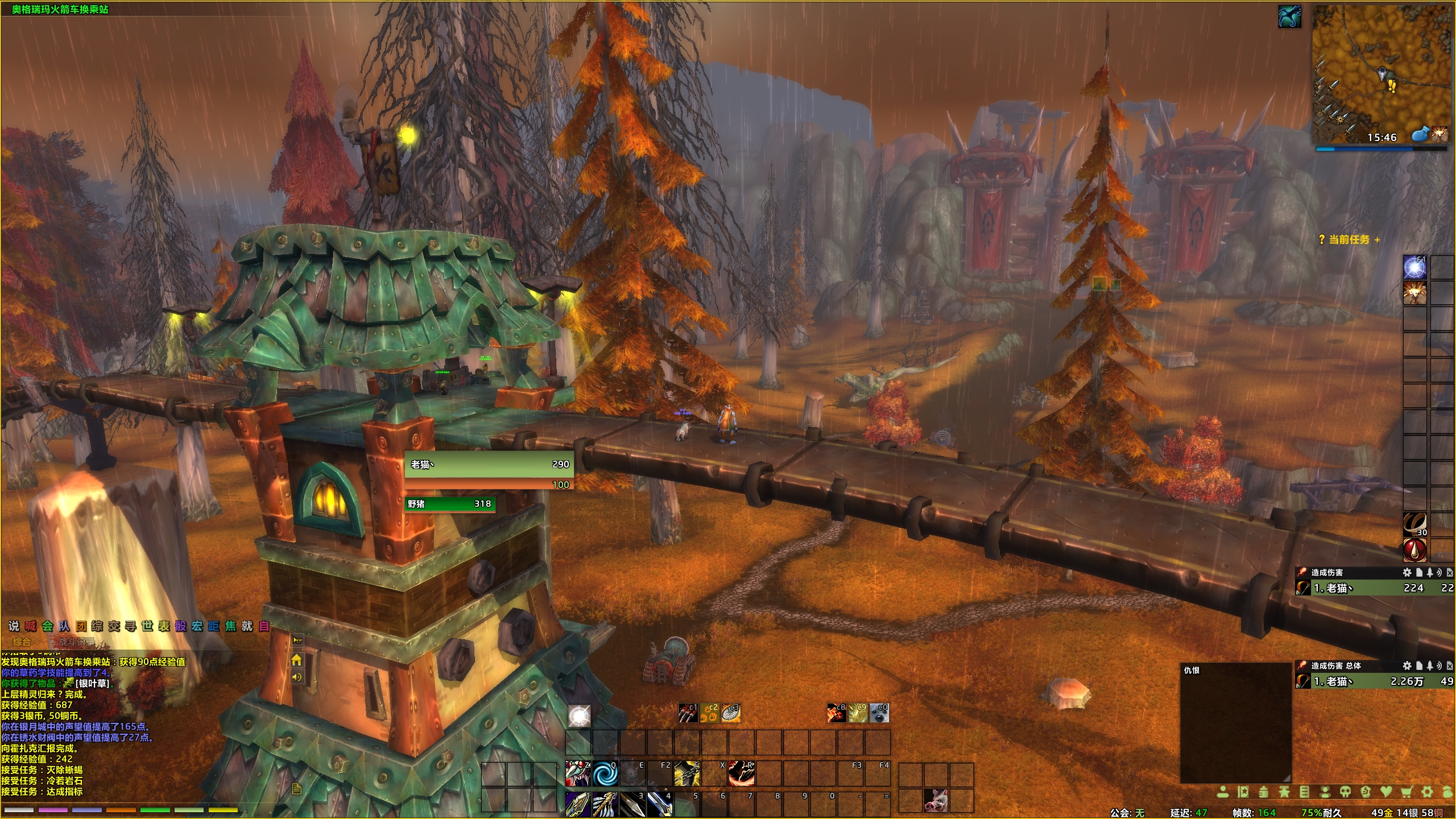Use the golden chain ability on F
This screenshot has height=819, width=1456.
(x=687, y=773)
